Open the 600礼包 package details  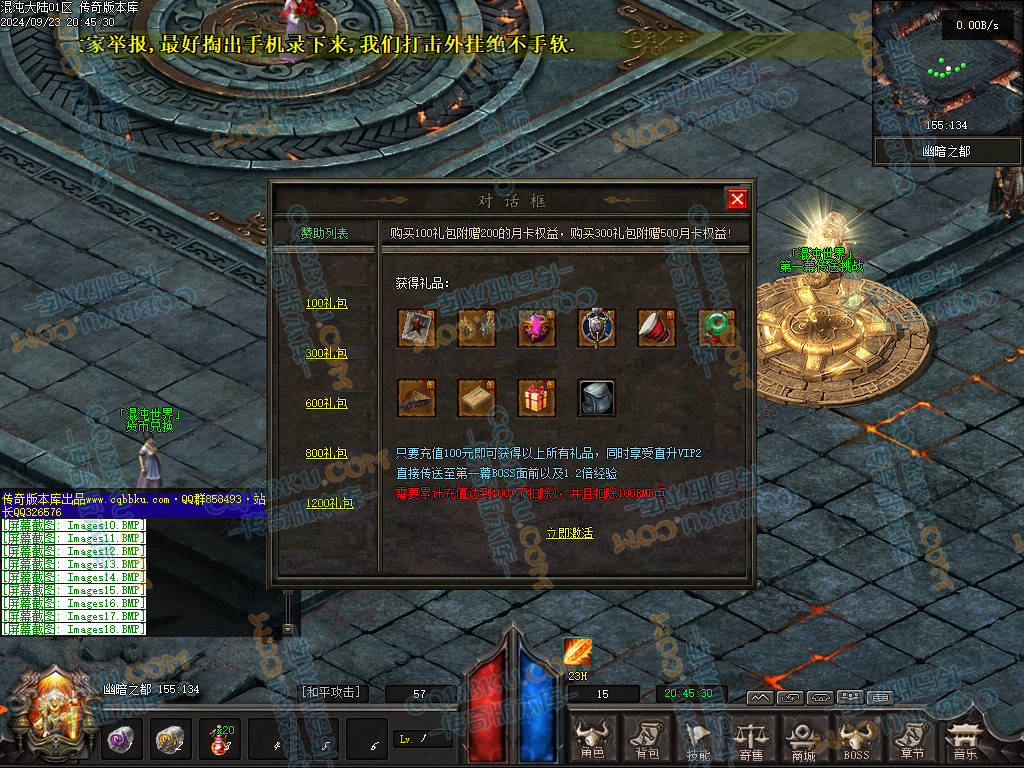(x=326, y=403)
